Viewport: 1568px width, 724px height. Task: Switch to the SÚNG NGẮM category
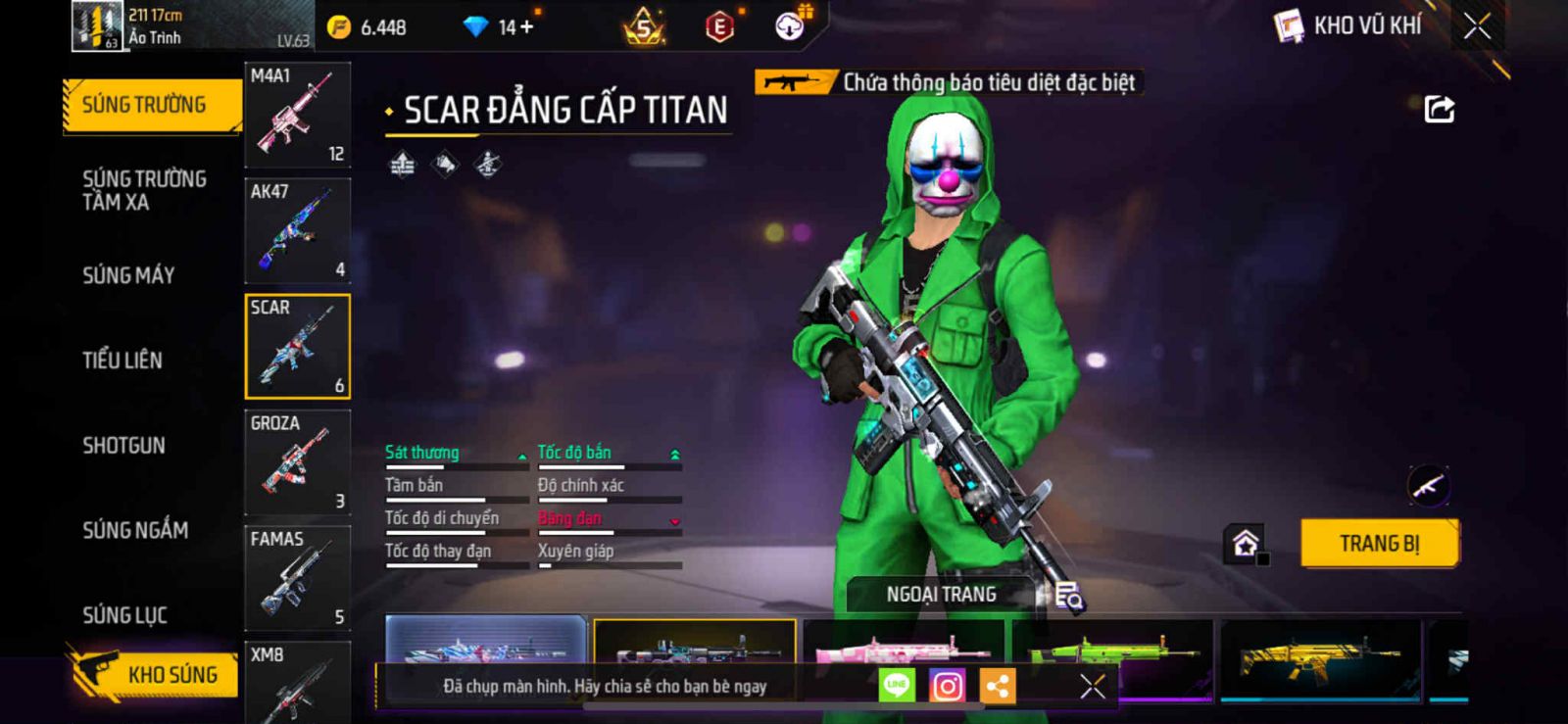pos(135,530)
